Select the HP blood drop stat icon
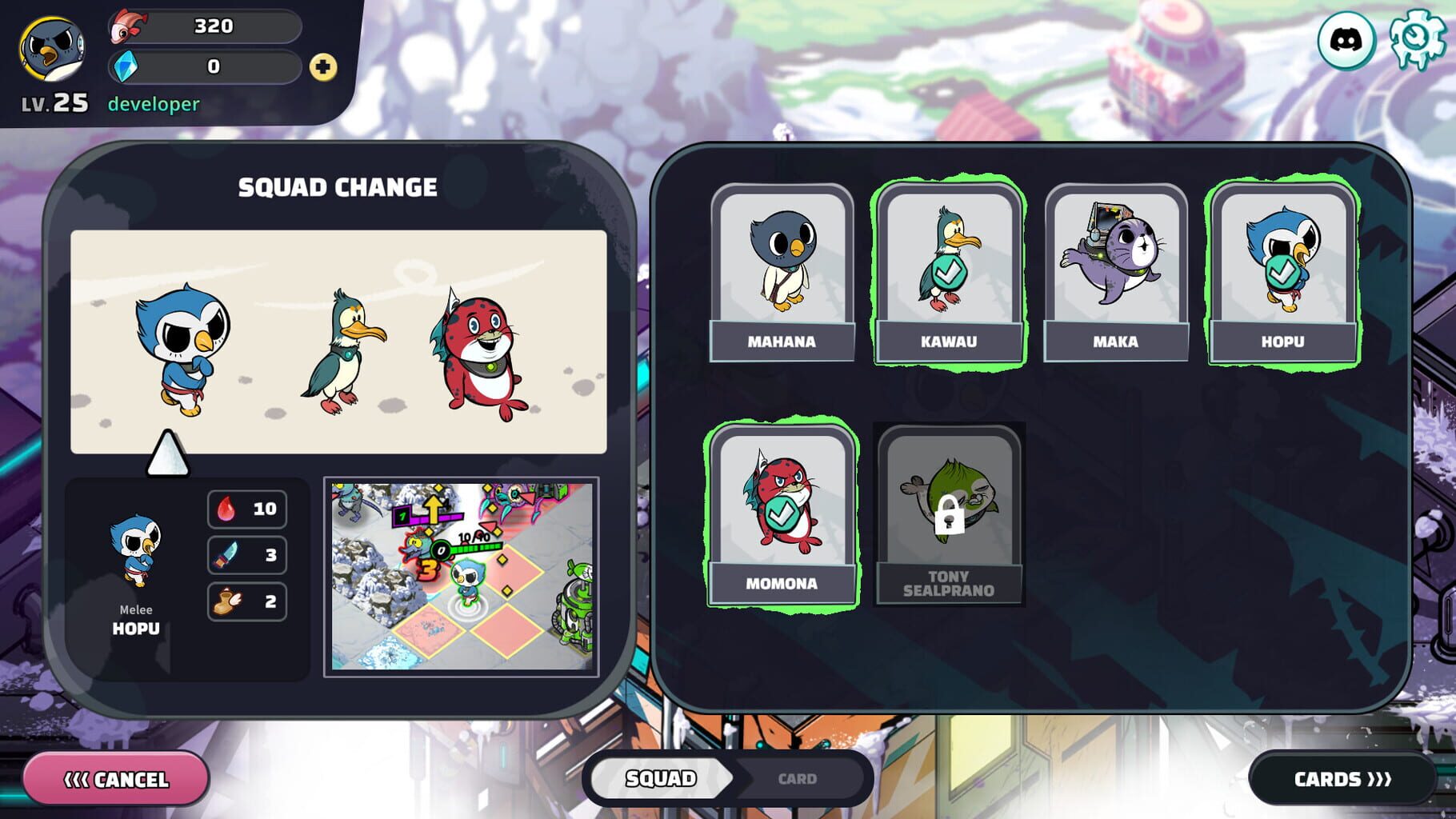 (x=226, y=509)
